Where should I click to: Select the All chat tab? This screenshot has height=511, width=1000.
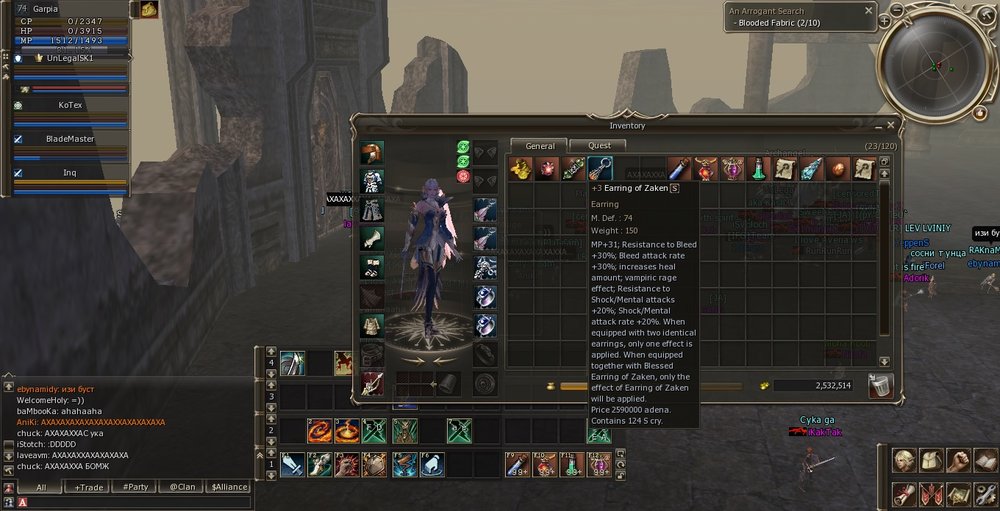41,487
